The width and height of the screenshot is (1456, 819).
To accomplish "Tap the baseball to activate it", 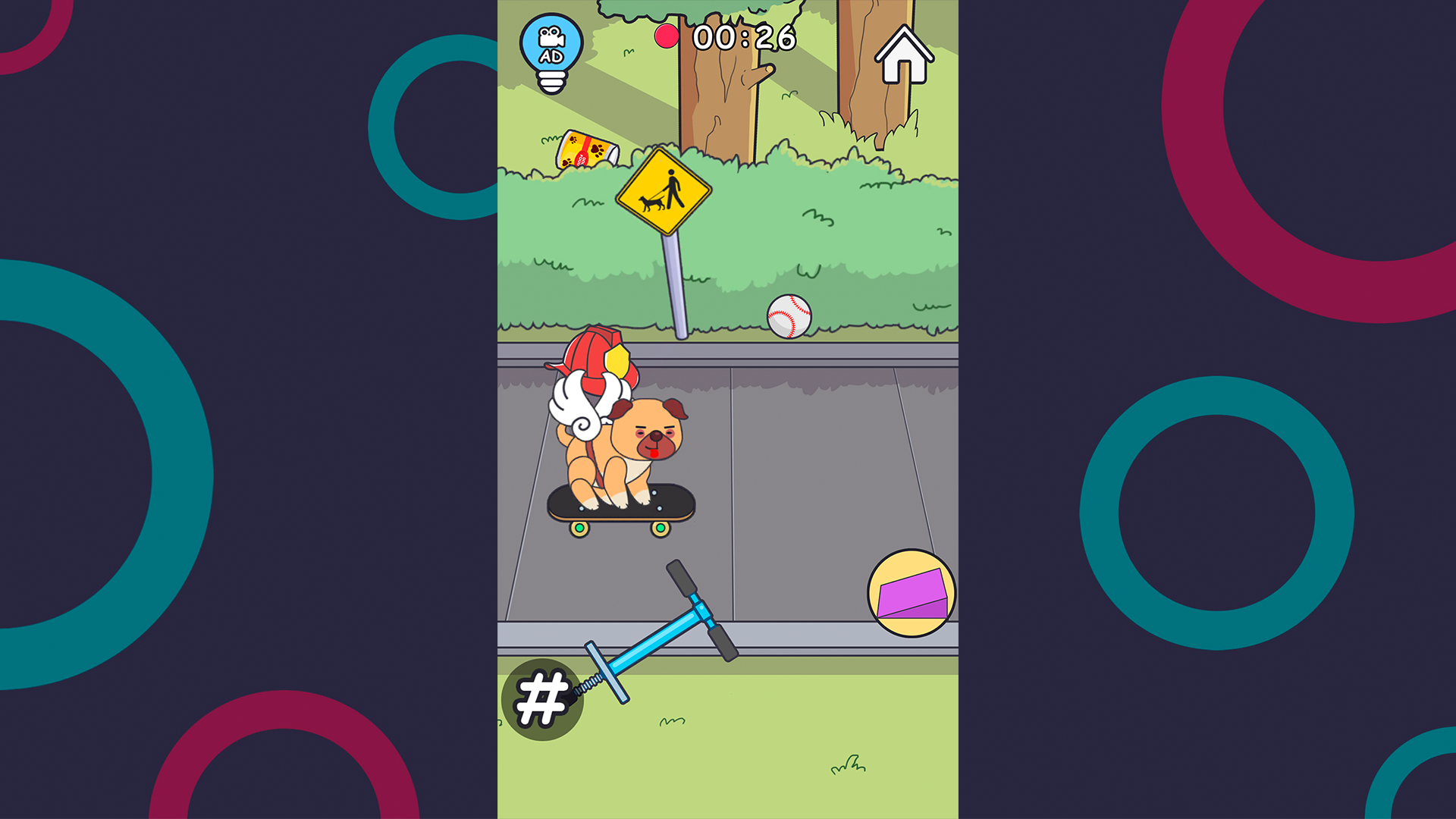I will (x=789, y=317).
